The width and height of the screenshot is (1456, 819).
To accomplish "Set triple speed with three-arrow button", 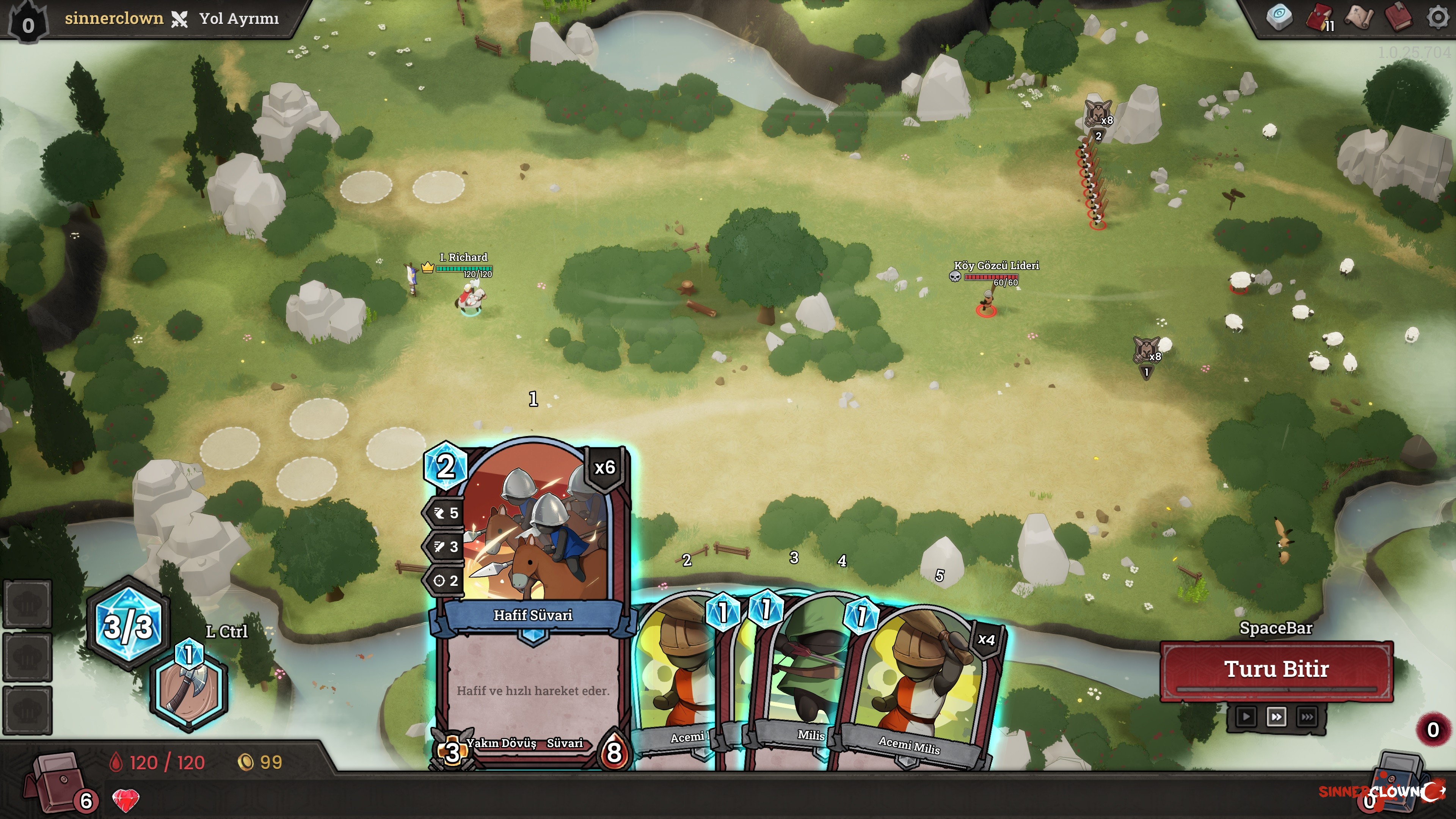I will (1307, 717).
